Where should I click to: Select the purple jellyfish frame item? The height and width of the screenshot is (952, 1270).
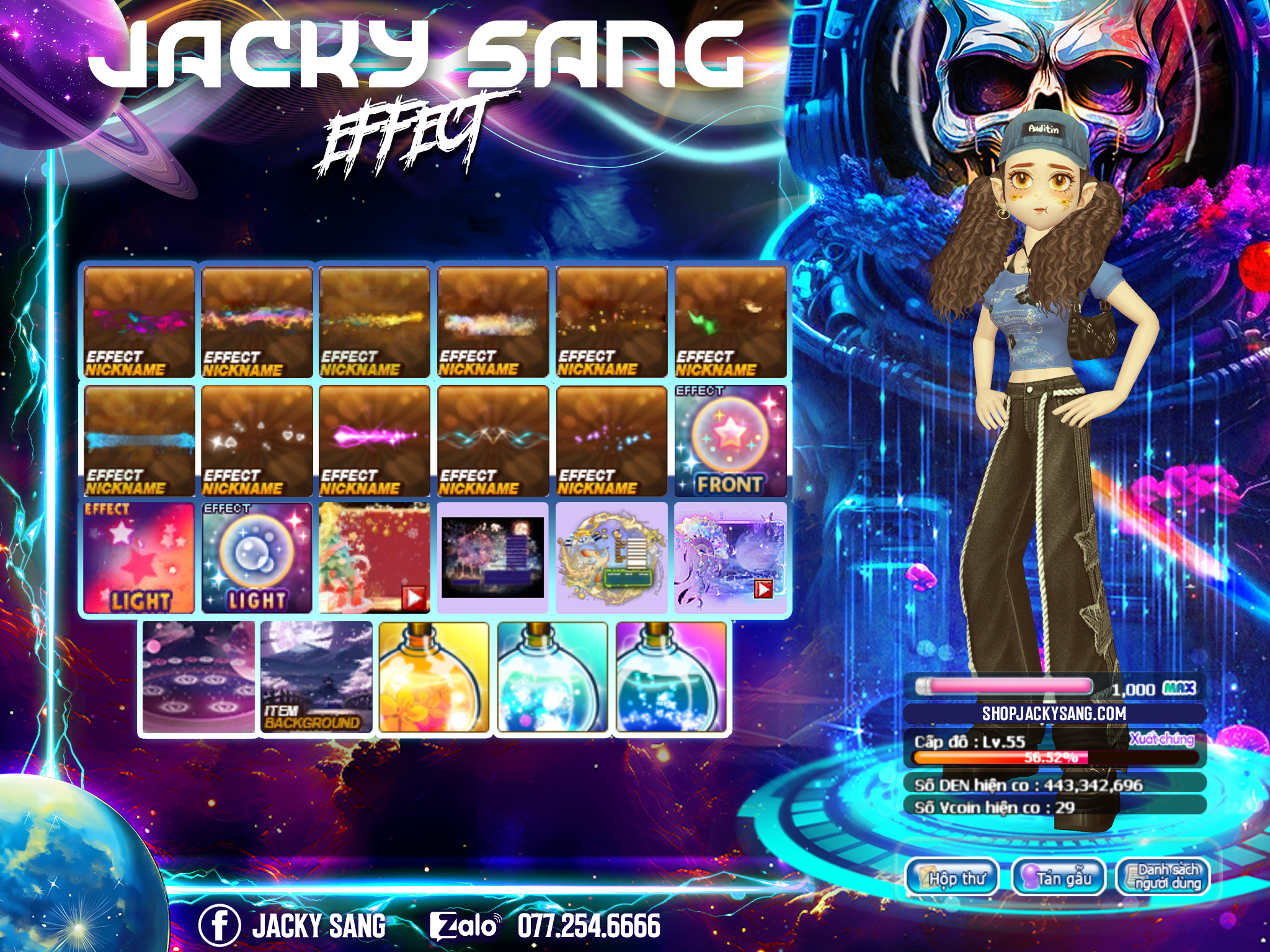[x=730, y=558]
